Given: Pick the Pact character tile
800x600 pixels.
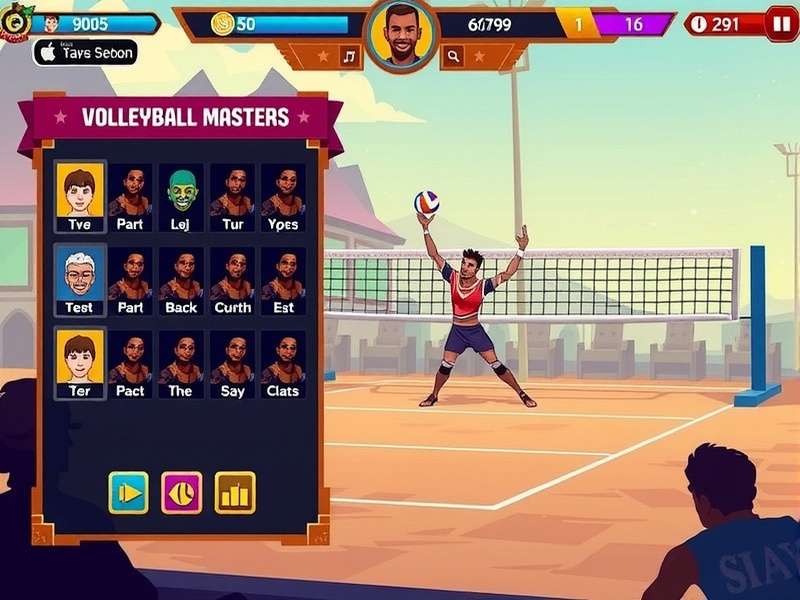Looking at the screenshot, I should click(x=130, y=364).
